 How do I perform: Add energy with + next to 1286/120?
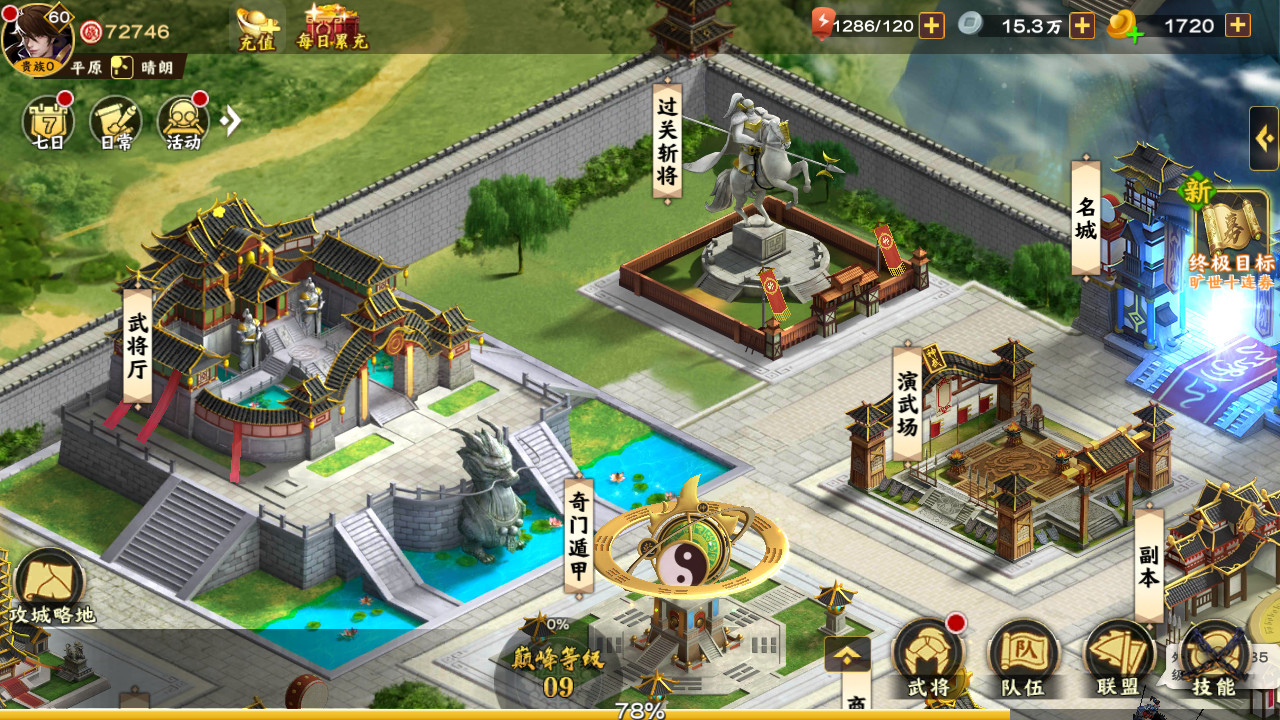tap(930, 26)
